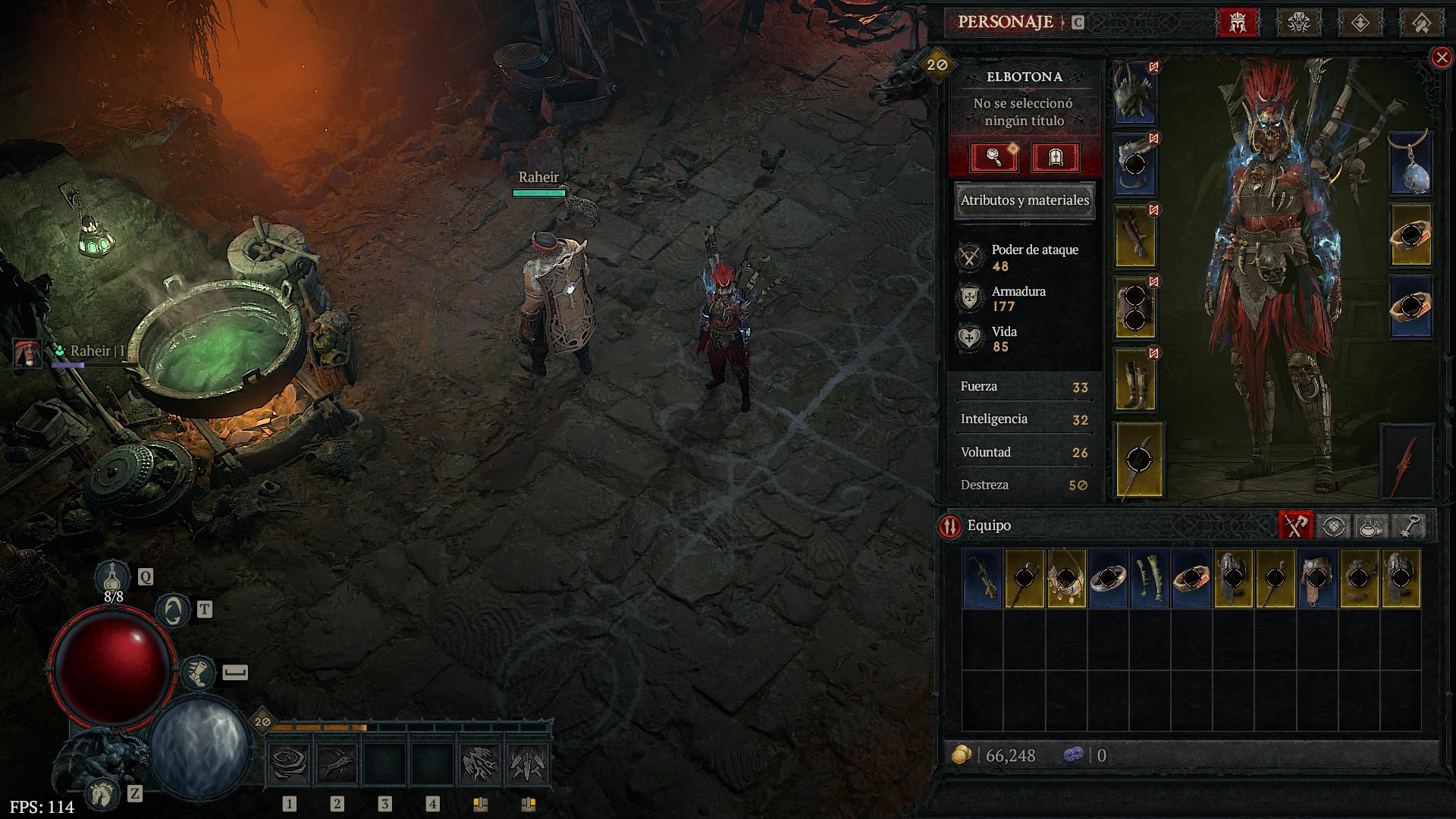Select the equipped gloves slot
Screen dimensions: 1456x819
[1134, 237]
